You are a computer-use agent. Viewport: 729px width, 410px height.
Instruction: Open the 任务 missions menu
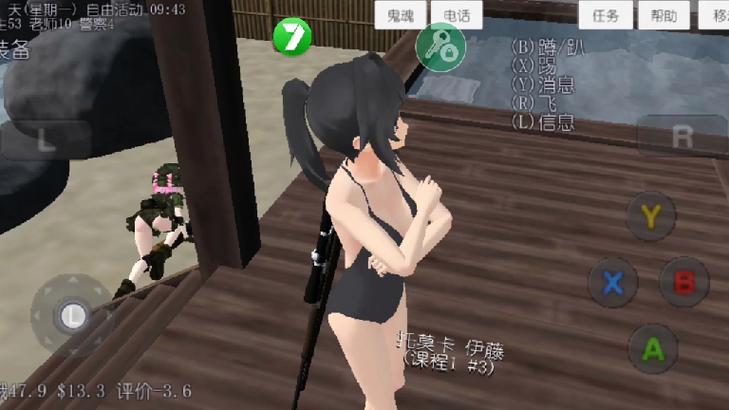606,16
